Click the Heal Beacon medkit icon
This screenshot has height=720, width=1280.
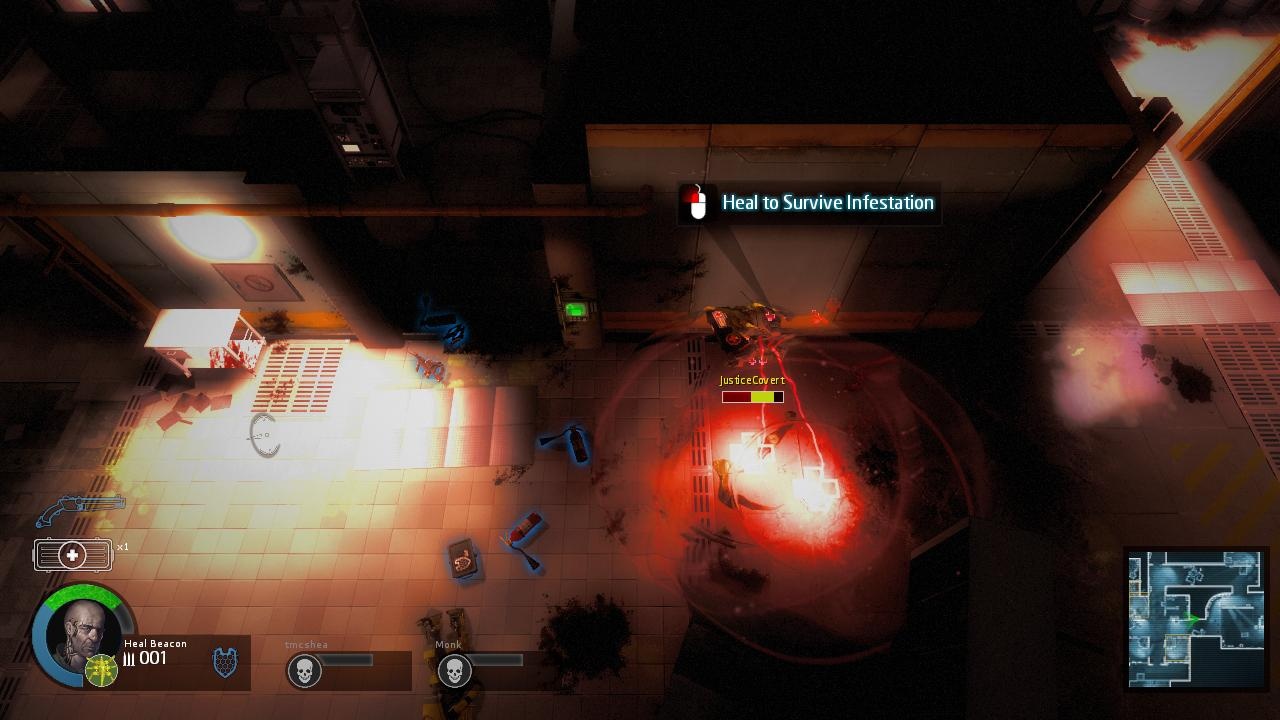point(72,554)
